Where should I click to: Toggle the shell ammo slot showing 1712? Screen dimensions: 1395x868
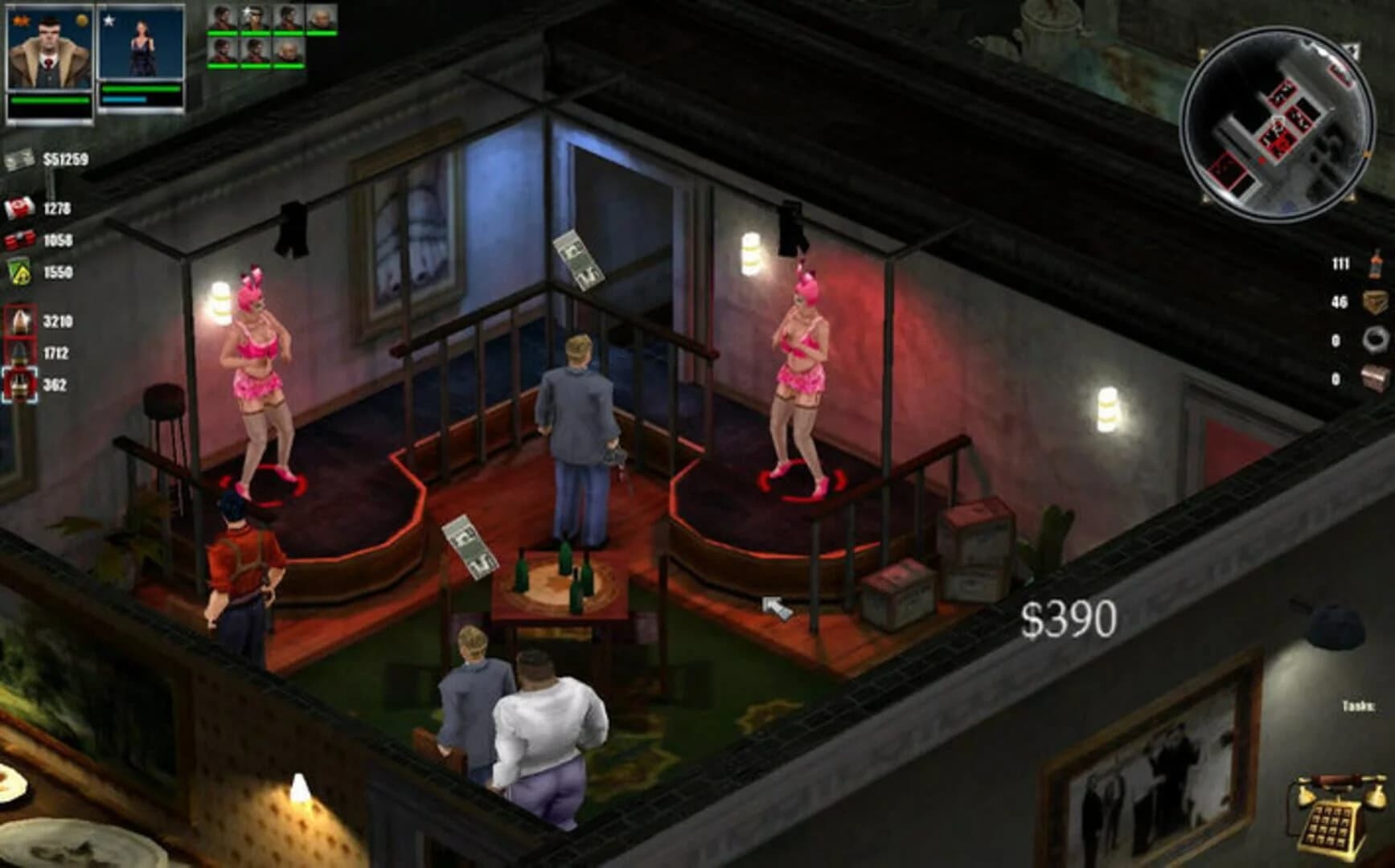click(18, 351)
